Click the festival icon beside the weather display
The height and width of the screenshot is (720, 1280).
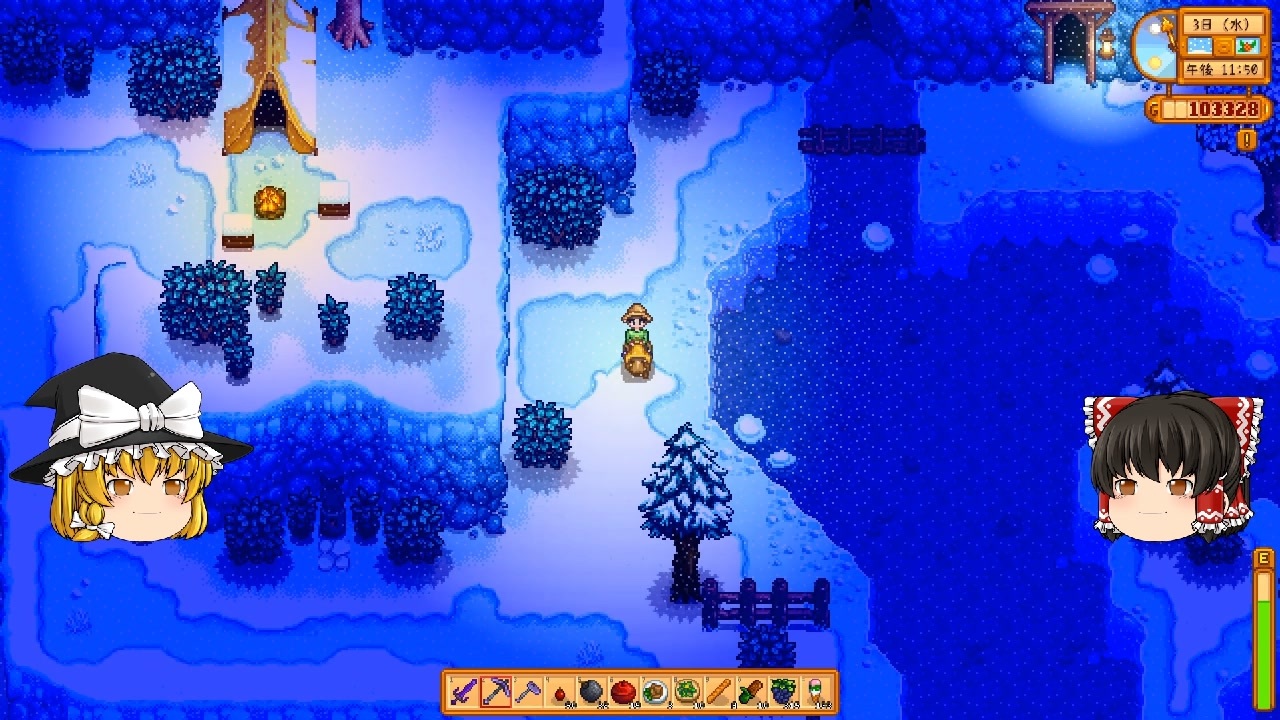(x=1248, y=46)
